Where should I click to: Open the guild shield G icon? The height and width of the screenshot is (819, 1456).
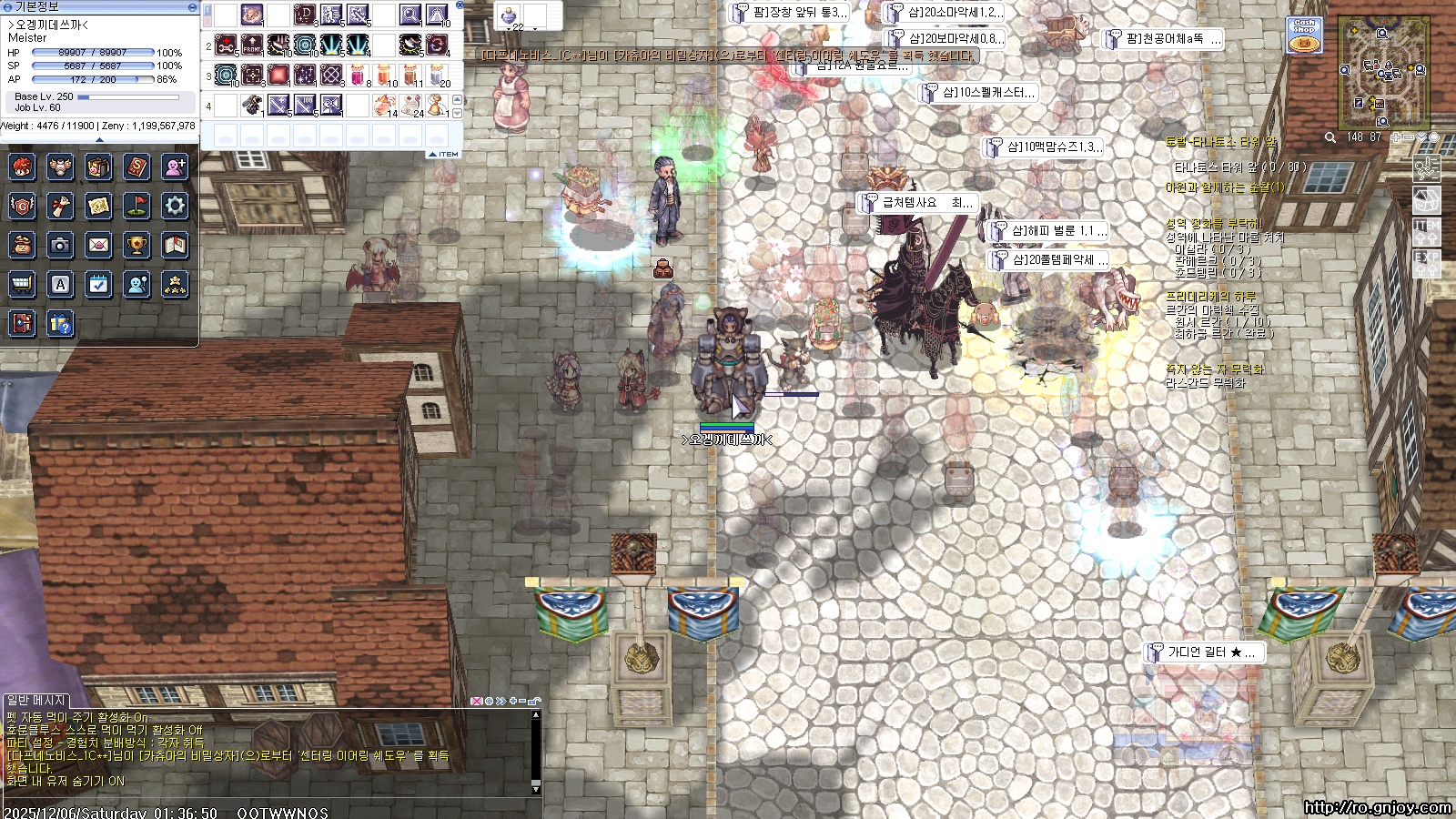pyautogui.click(x=22, y=206)
